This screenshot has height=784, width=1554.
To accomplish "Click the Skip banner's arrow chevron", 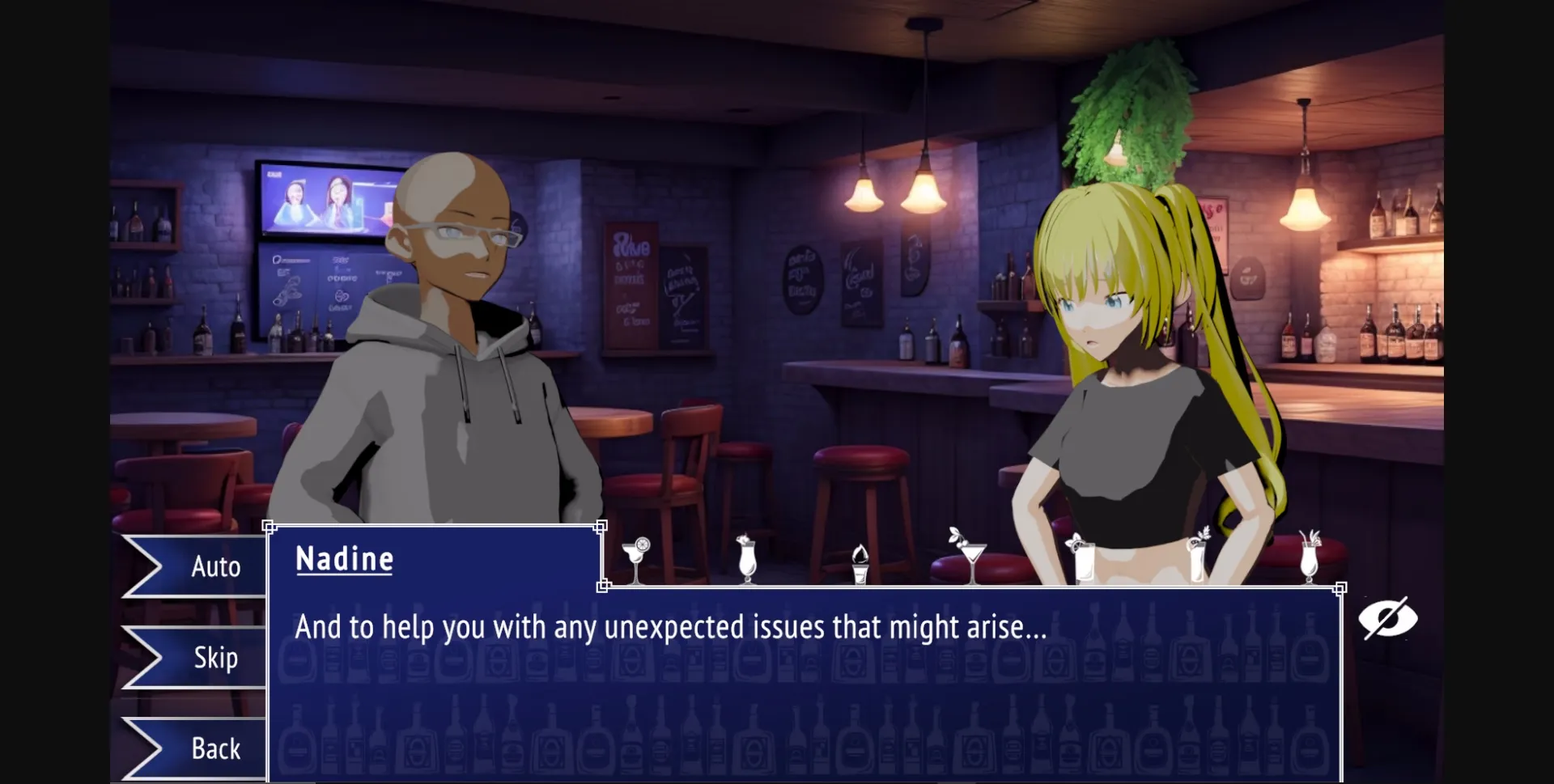I will 144,658.
